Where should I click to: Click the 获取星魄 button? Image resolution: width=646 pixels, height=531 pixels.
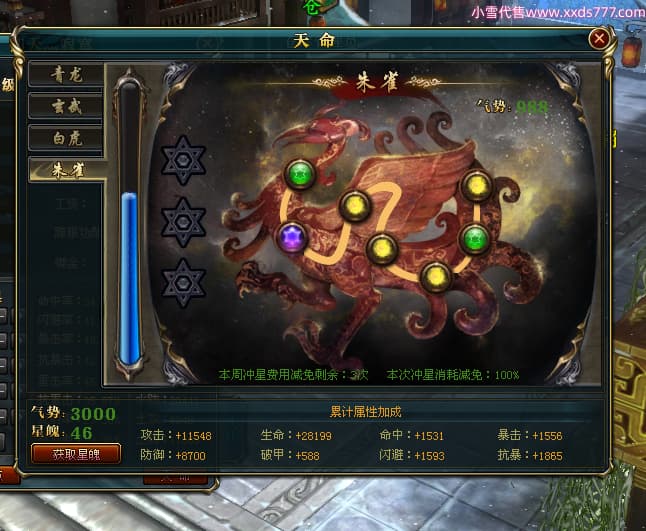tap(76, 453)
